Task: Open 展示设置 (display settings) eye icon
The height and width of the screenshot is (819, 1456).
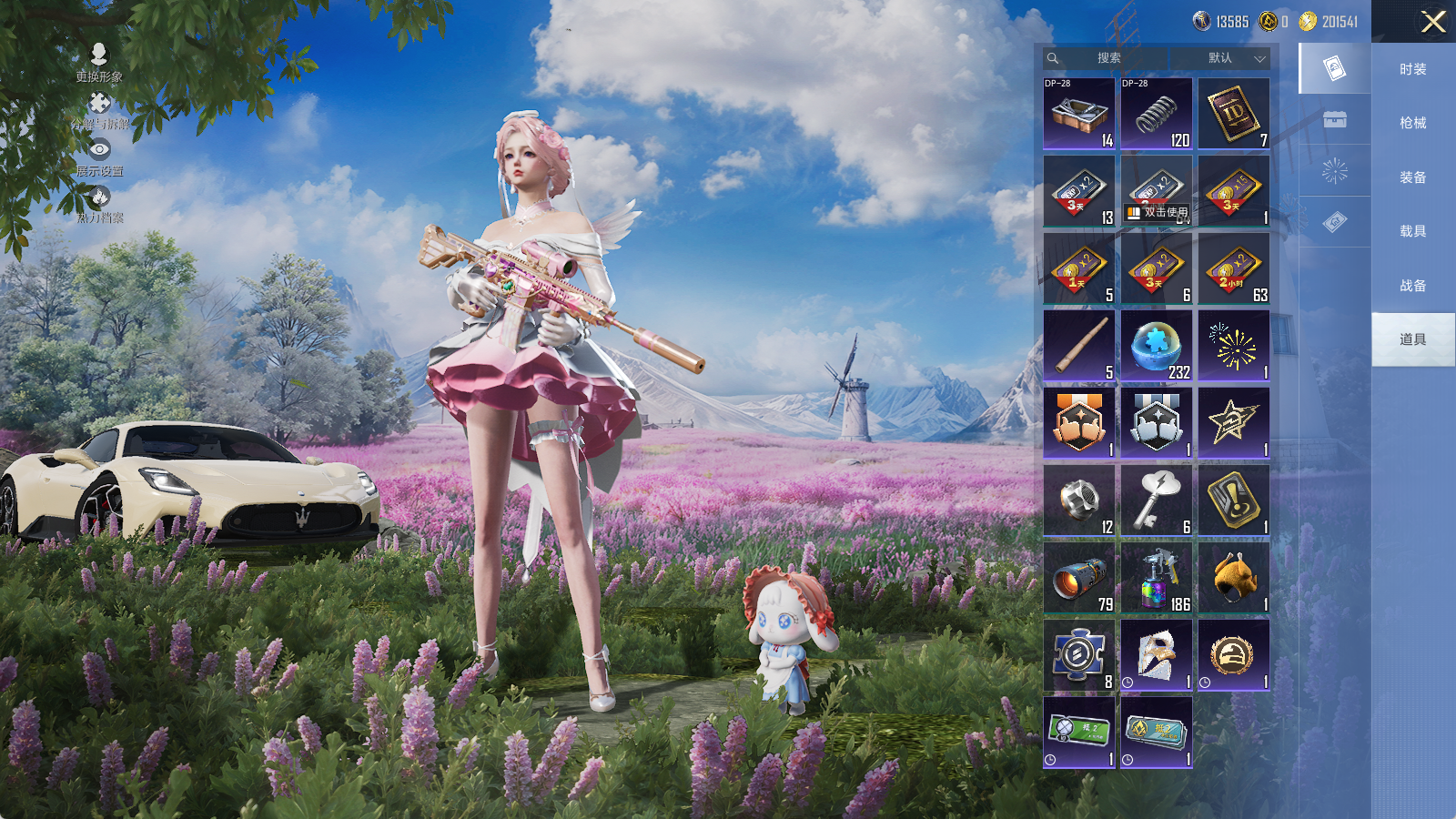Action: click(99, 156)
